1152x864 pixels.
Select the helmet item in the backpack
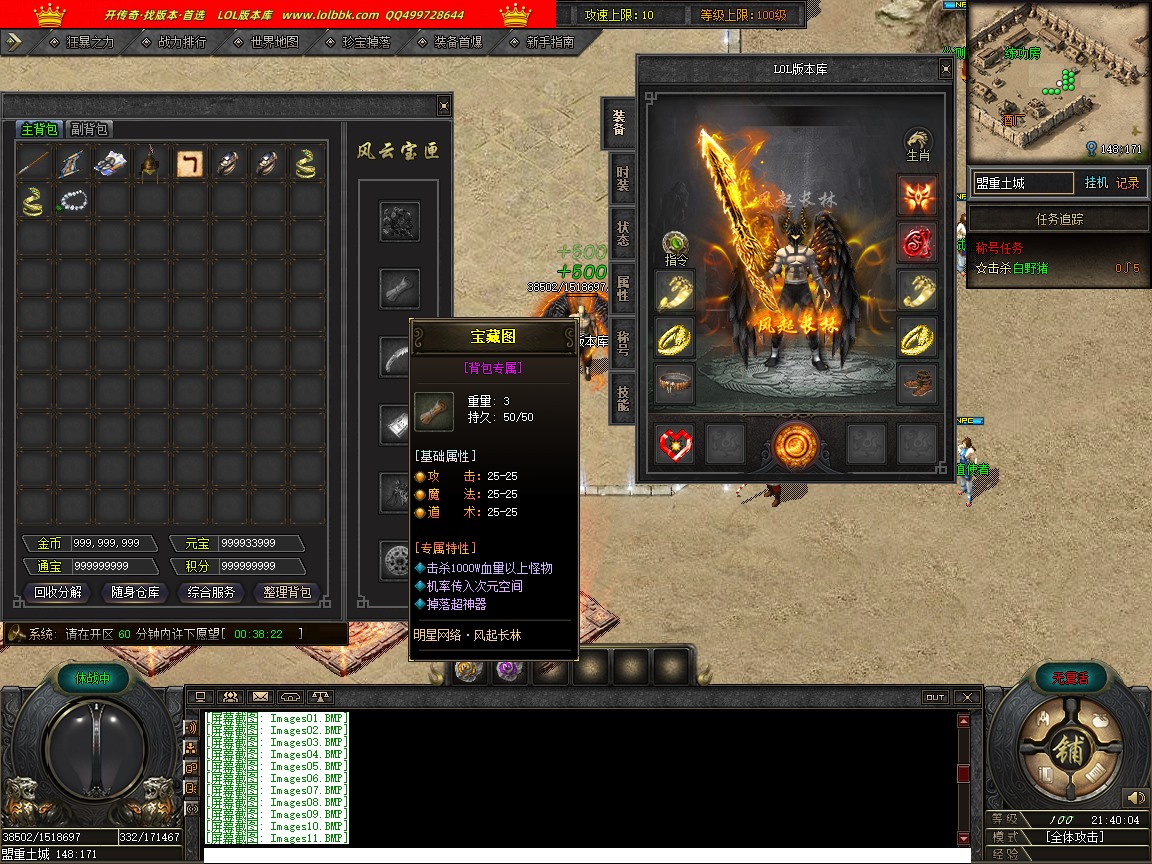[152, 163]
